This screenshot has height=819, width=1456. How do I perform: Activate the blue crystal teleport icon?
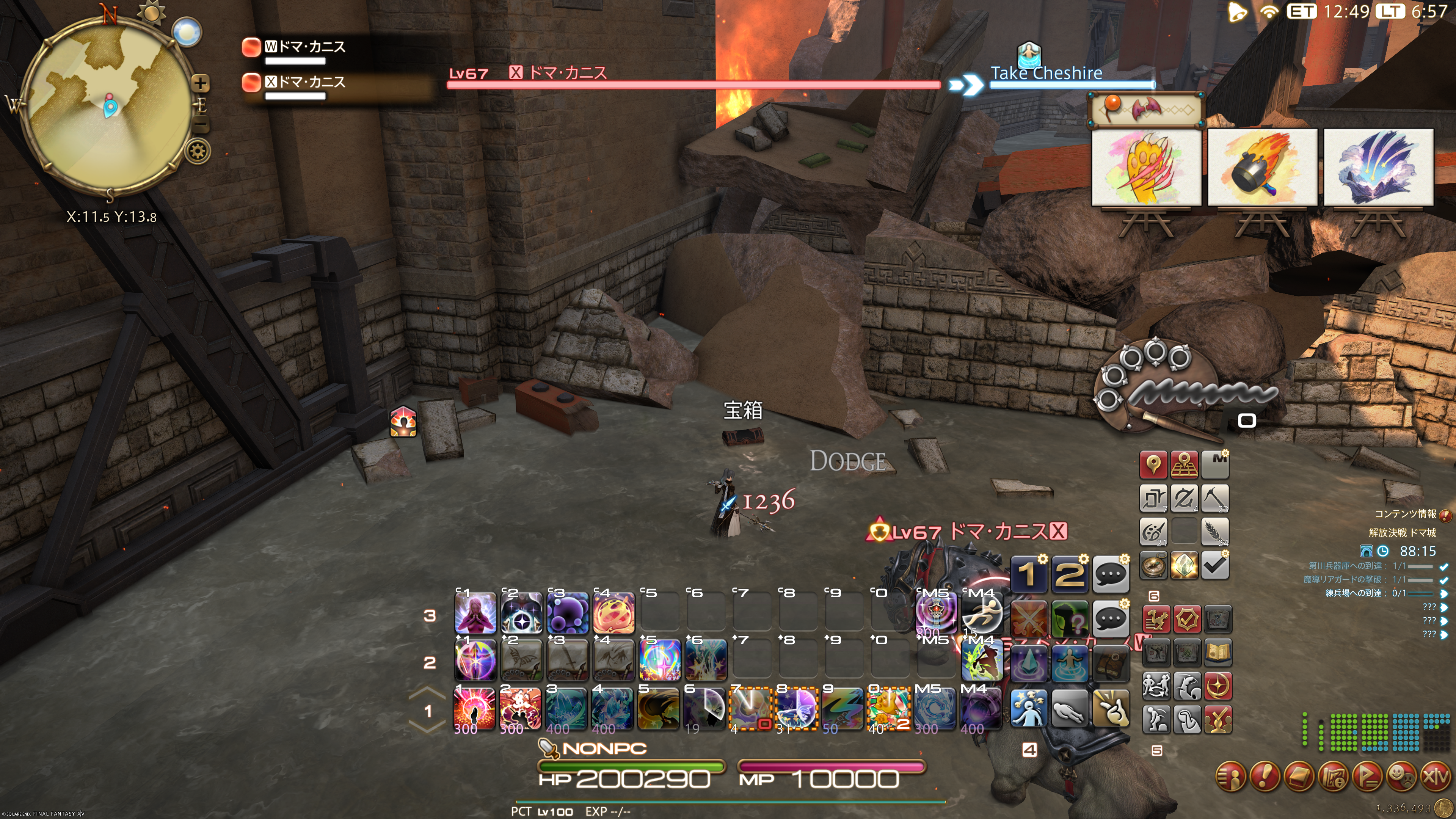1028,662
